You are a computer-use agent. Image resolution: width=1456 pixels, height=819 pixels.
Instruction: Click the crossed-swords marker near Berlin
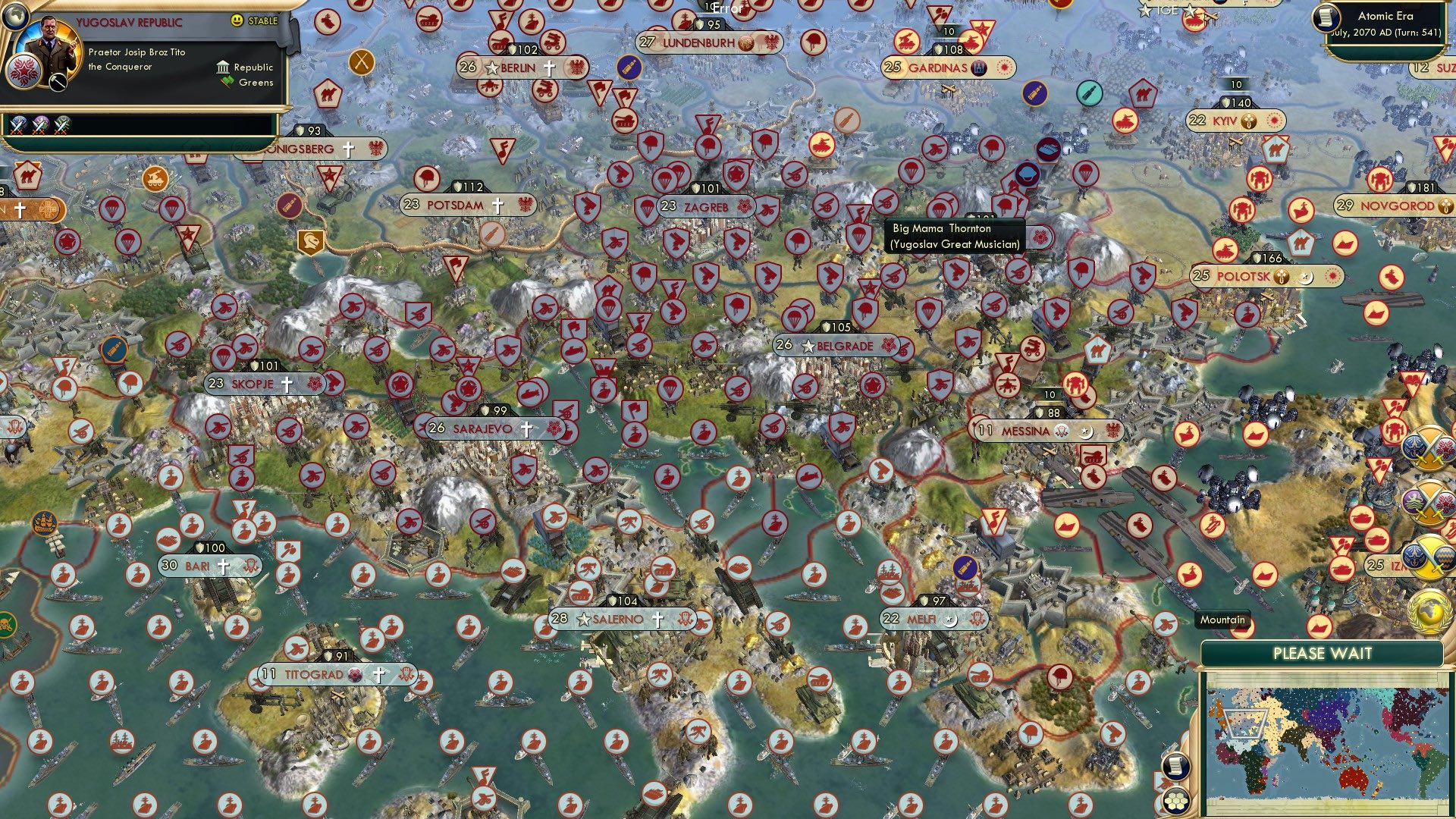(x=360, y=64)
